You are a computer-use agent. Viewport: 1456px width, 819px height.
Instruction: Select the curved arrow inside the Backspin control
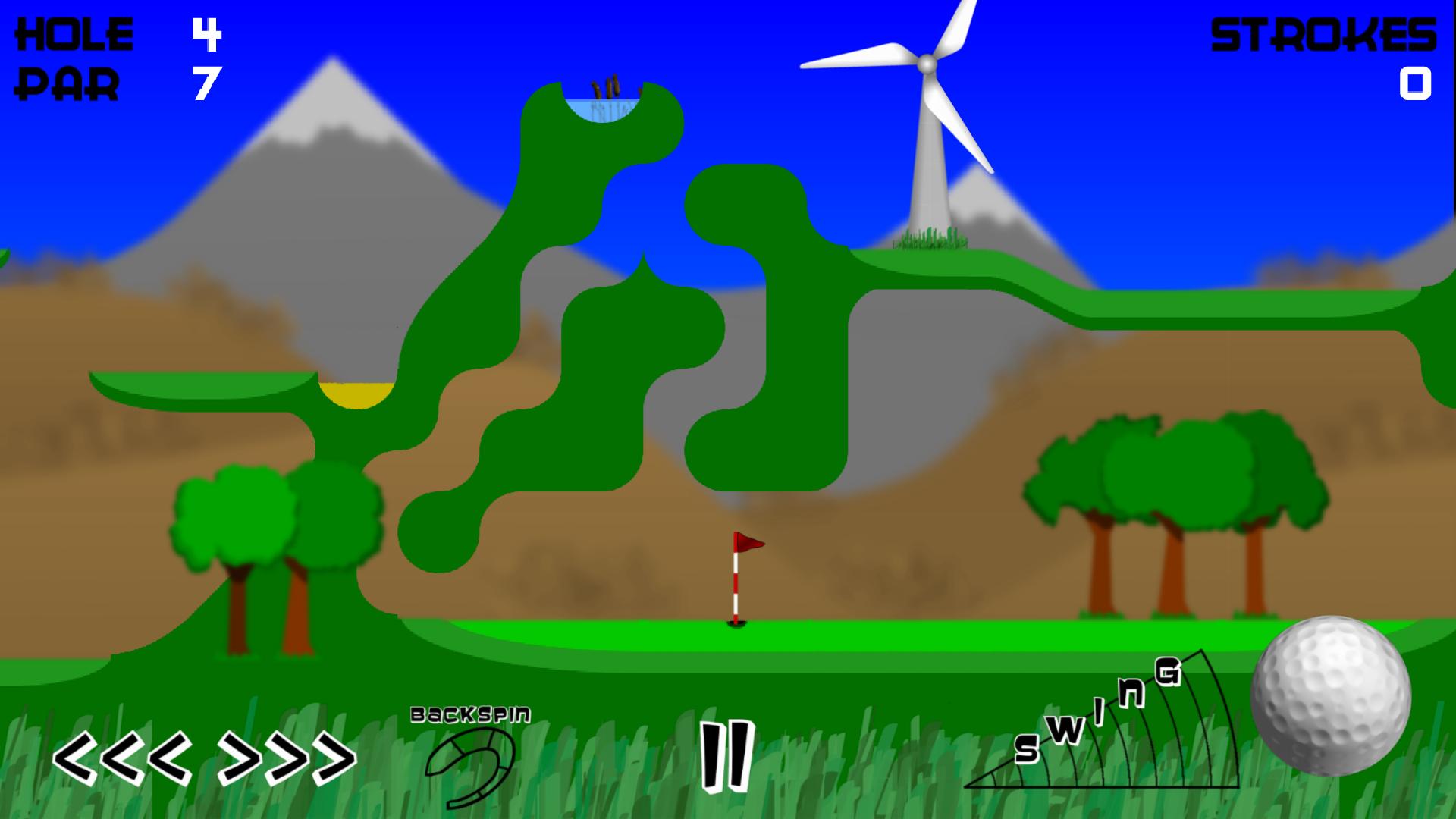(x=472, y=767)
